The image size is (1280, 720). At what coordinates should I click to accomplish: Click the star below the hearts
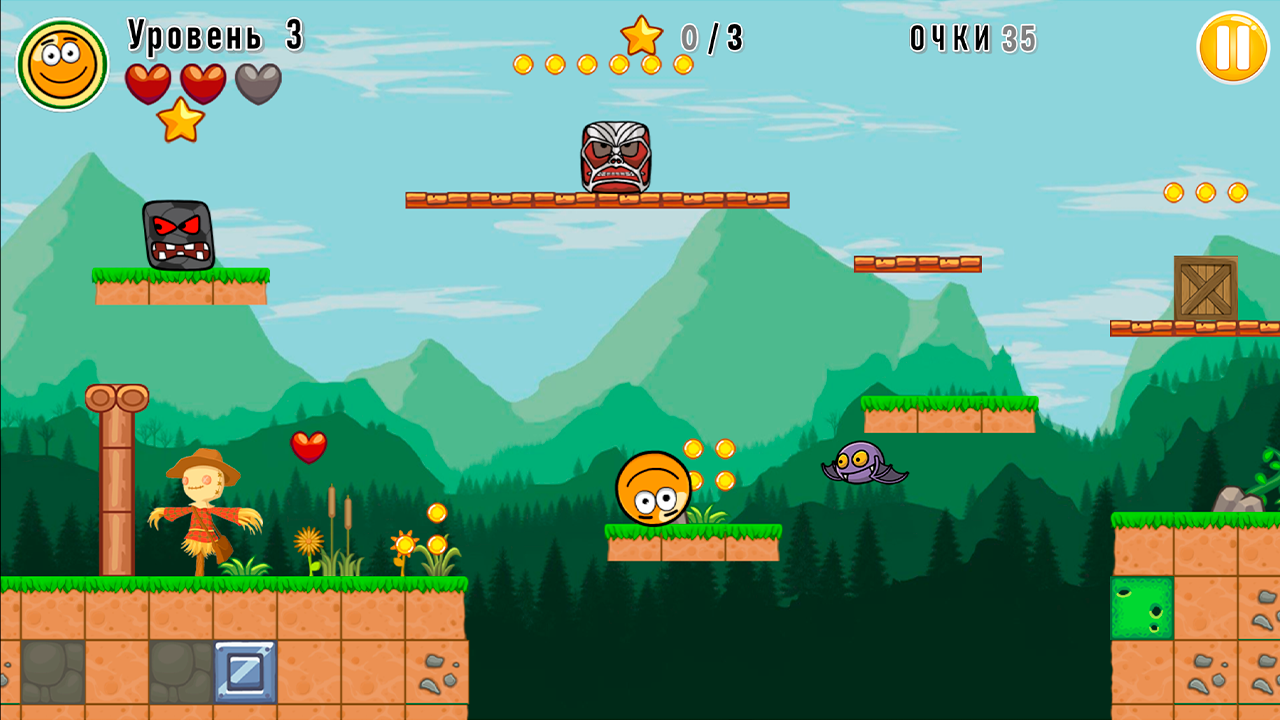179,123
